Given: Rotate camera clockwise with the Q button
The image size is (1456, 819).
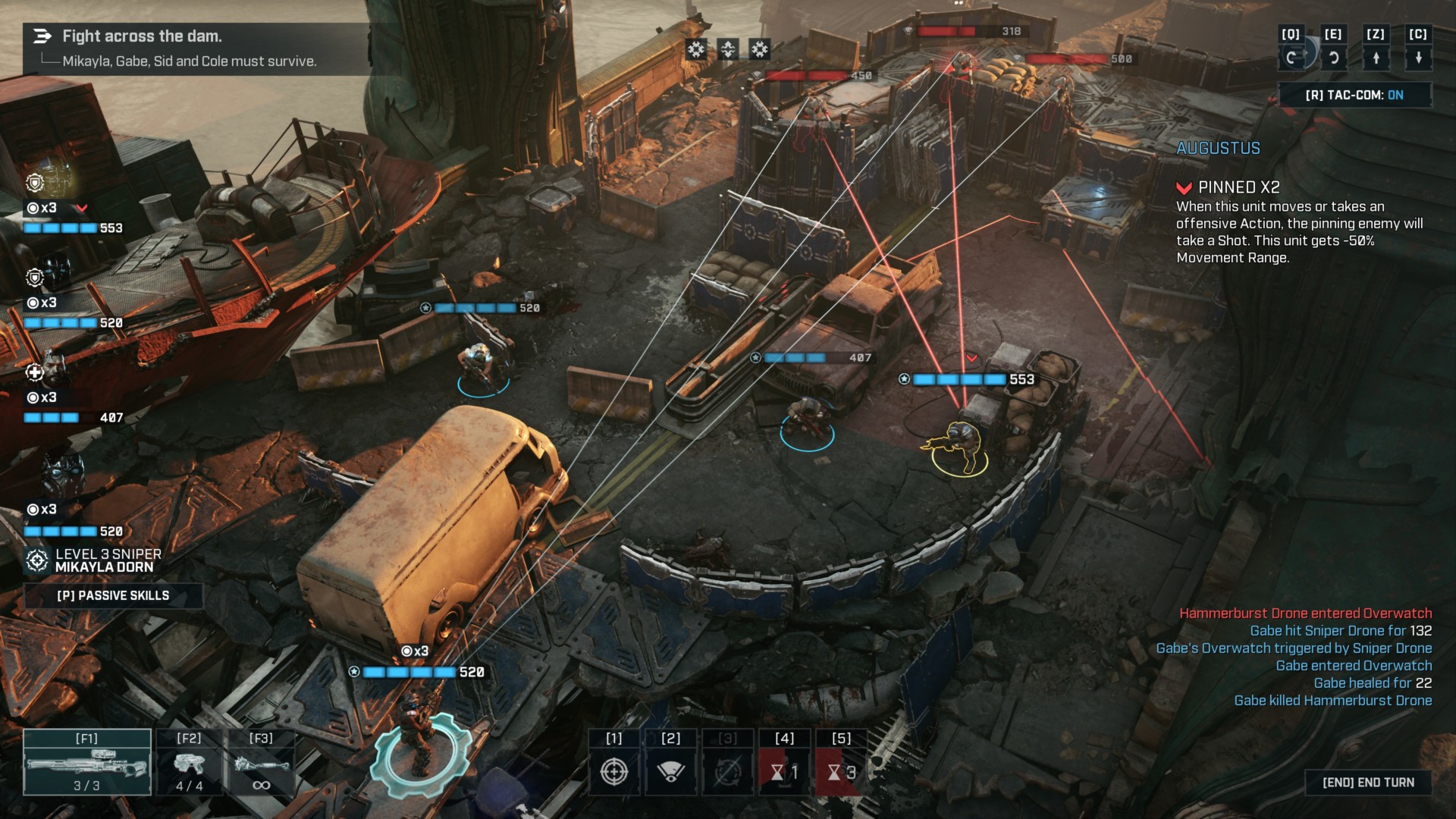Looking at the screenshot, I should [x=1291, y=57].
